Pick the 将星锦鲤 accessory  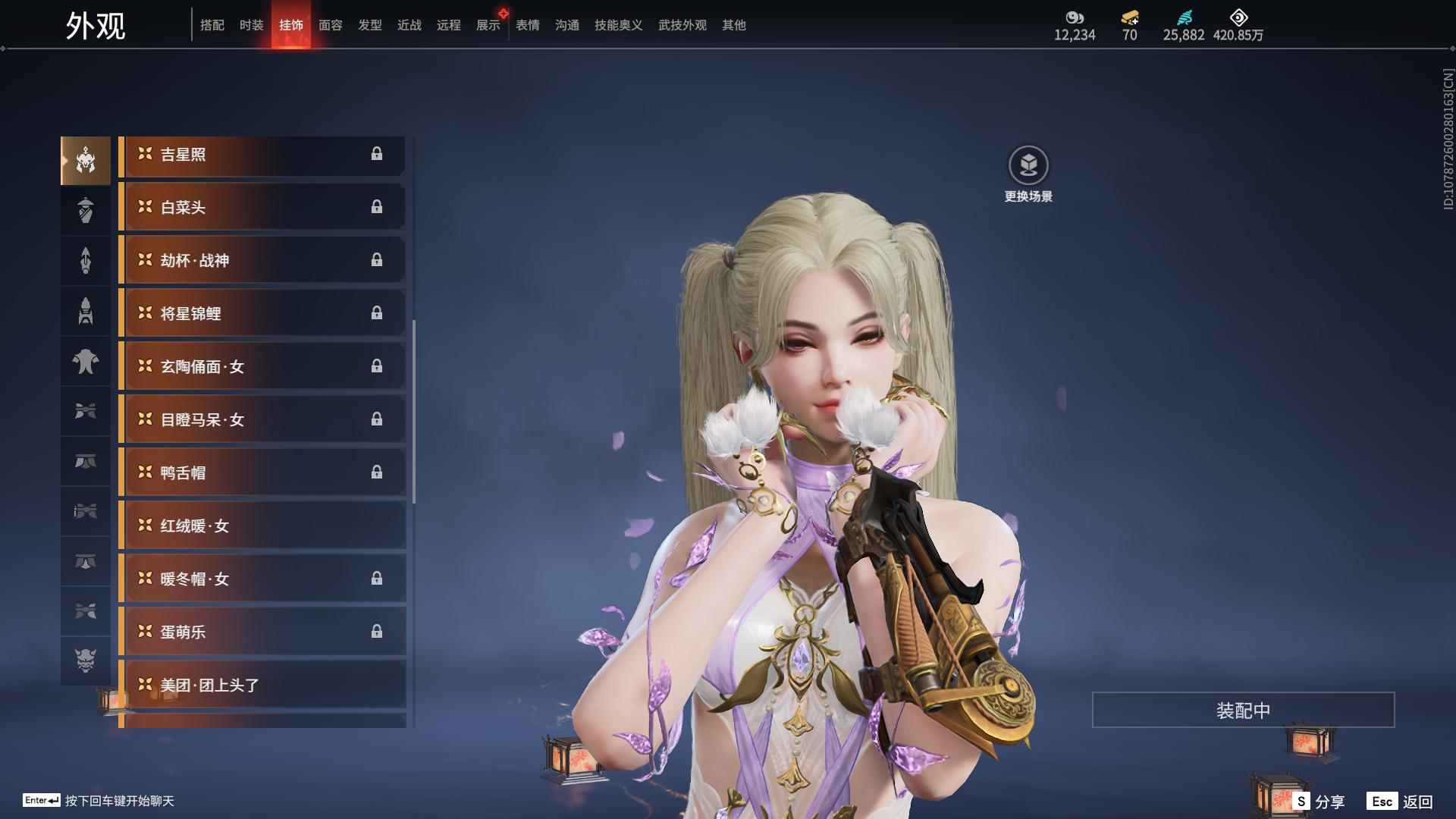[x=262, y=314]
